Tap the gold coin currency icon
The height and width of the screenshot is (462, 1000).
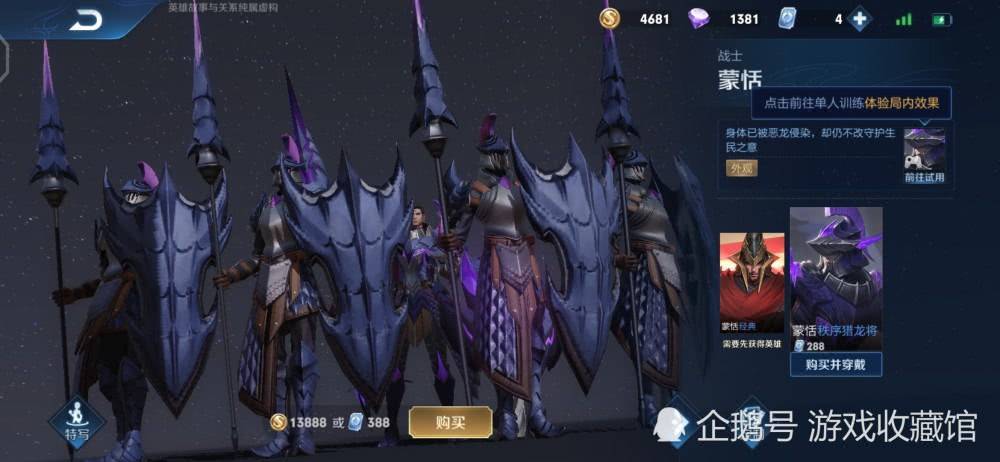point(610,19)
